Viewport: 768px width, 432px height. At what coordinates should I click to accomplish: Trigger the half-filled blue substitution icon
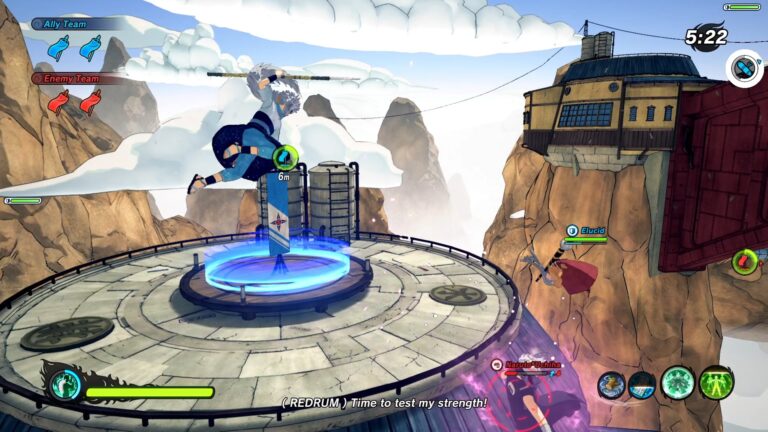(643, 385)
